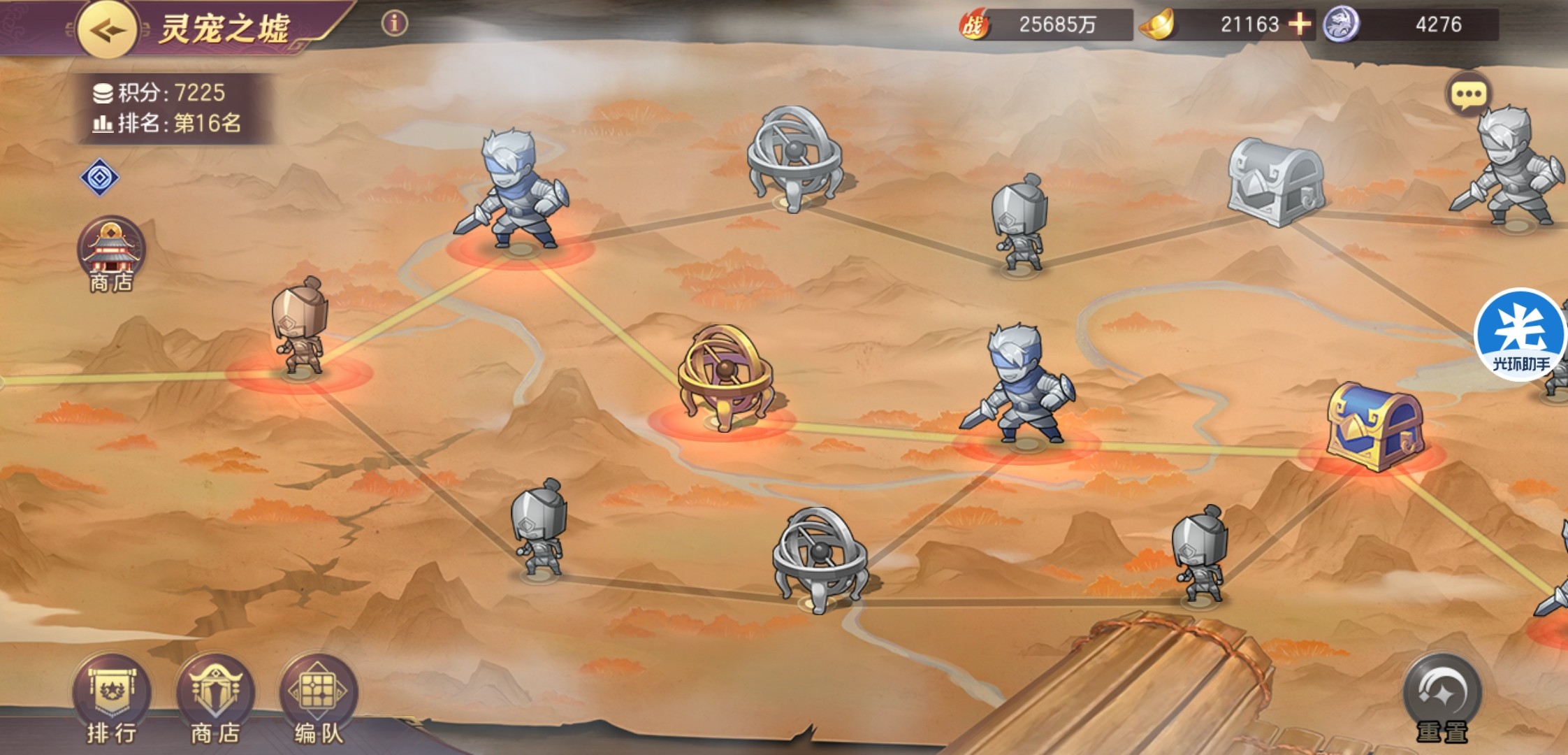Select the golden armillary sphere node

[725, 378]
